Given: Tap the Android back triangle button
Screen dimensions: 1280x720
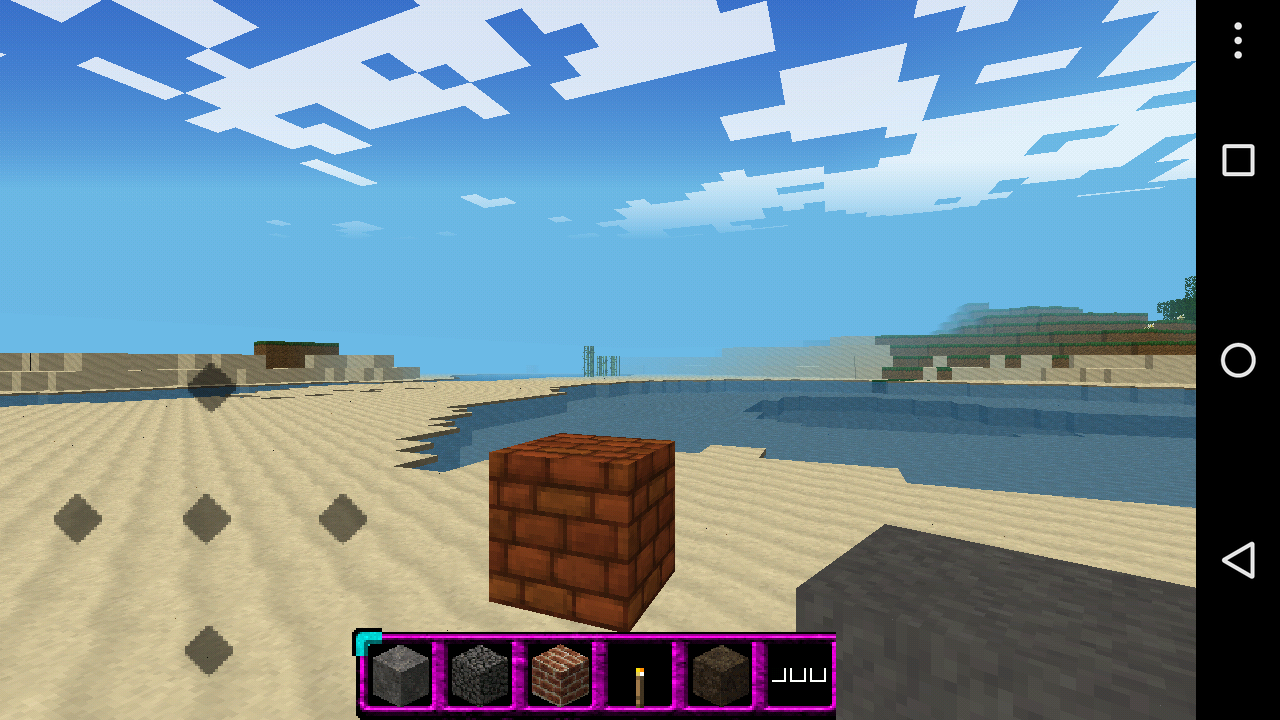Looking at the screenshot, I should (x=1238, y=560).
